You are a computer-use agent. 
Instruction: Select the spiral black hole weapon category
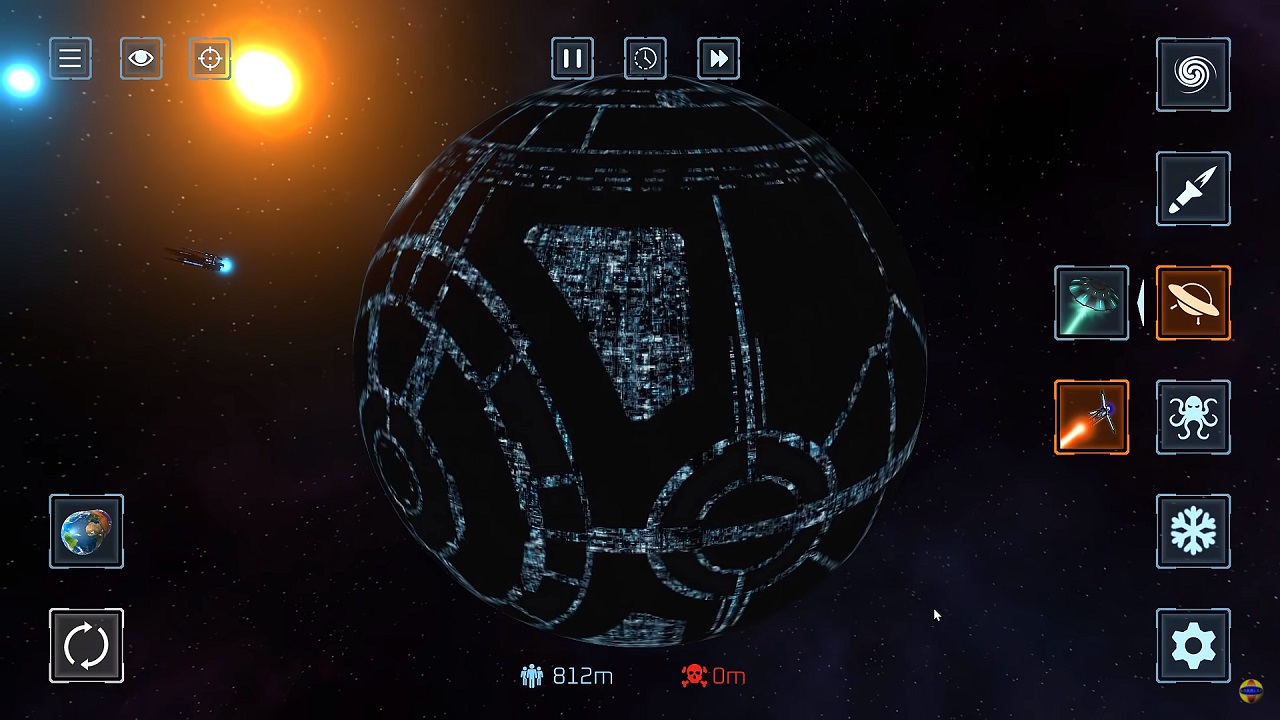(1193, 75)
